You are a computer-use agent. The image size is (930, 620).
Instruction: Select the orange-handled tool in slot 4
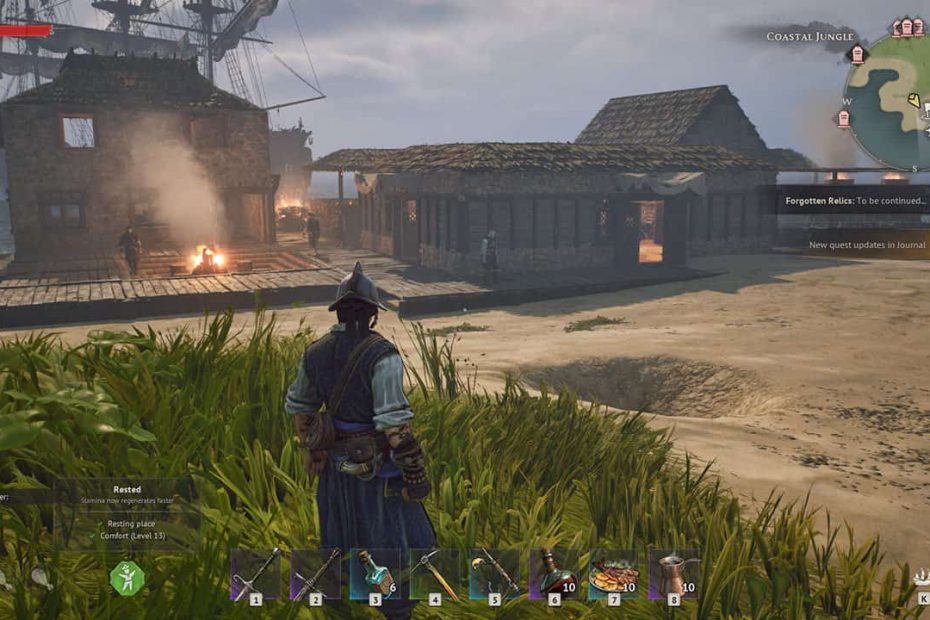(x=435, y=575)
